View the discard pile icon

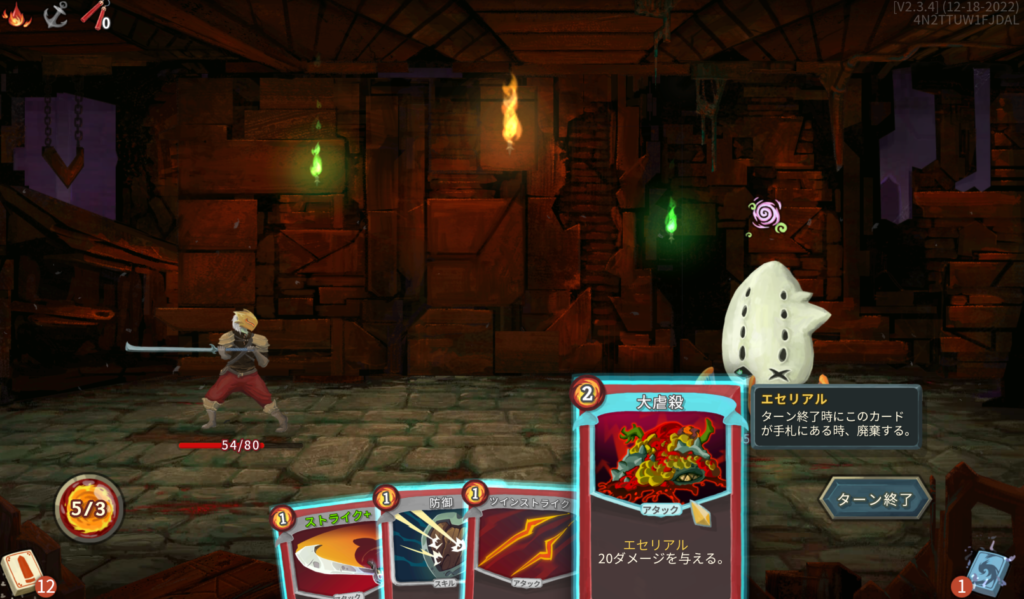[x=990, y=570]
